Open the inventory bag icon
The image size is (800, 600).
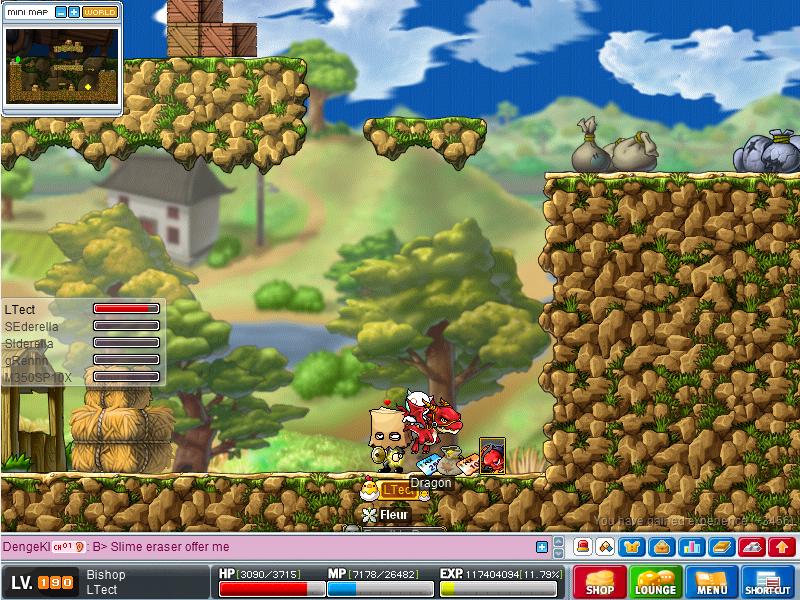click(x=660, y=547)
